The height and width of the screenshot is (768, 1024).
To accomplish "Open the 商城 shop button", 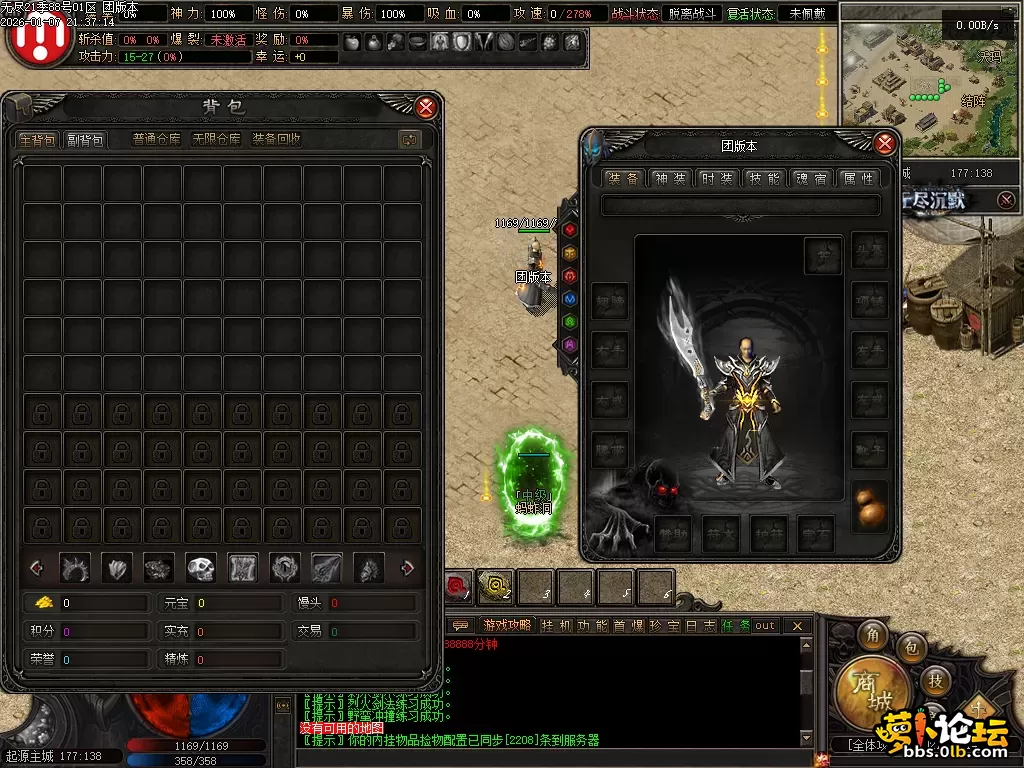I will click(873, 690).
